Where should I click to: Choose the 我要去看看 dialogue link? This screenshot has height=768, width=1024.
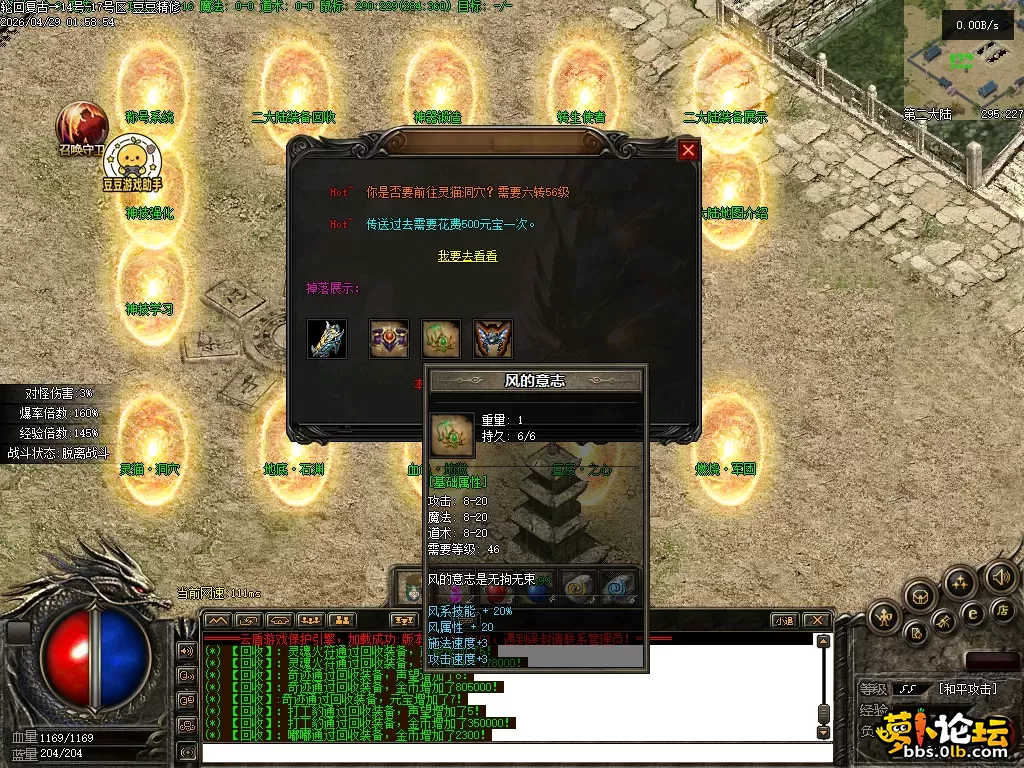467,256
